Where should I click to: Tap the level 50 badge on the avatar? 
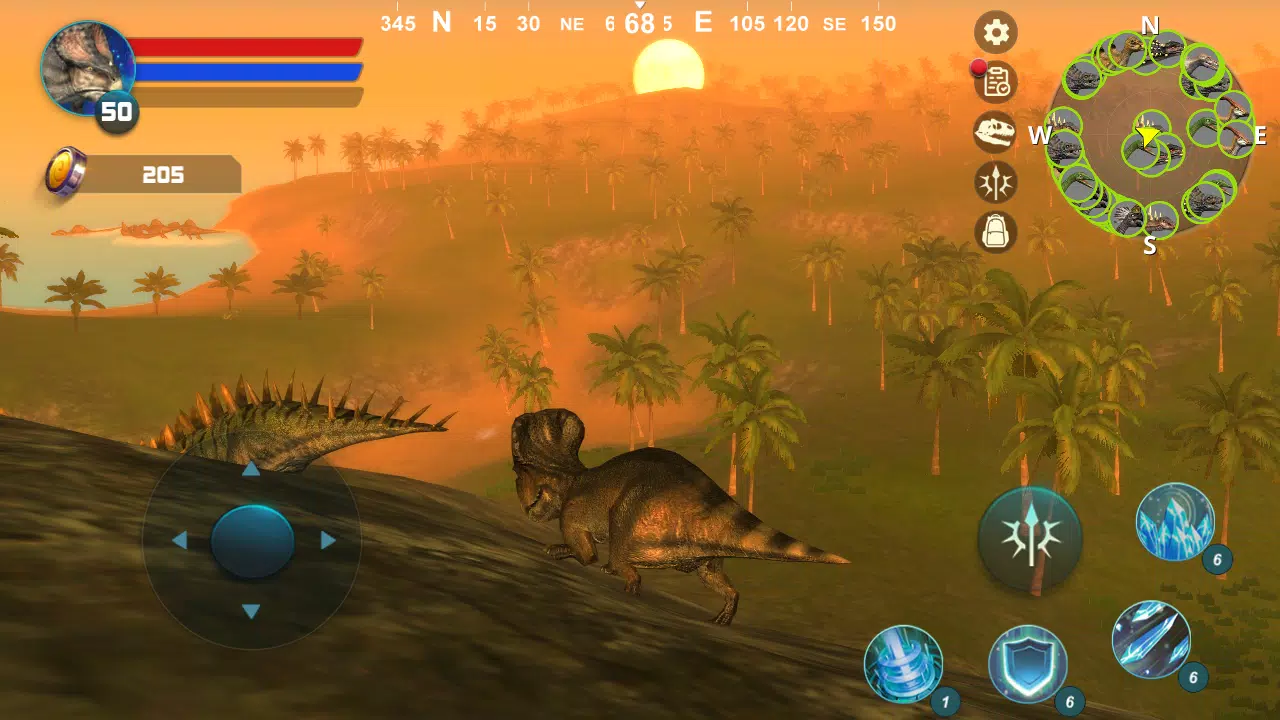116,112
